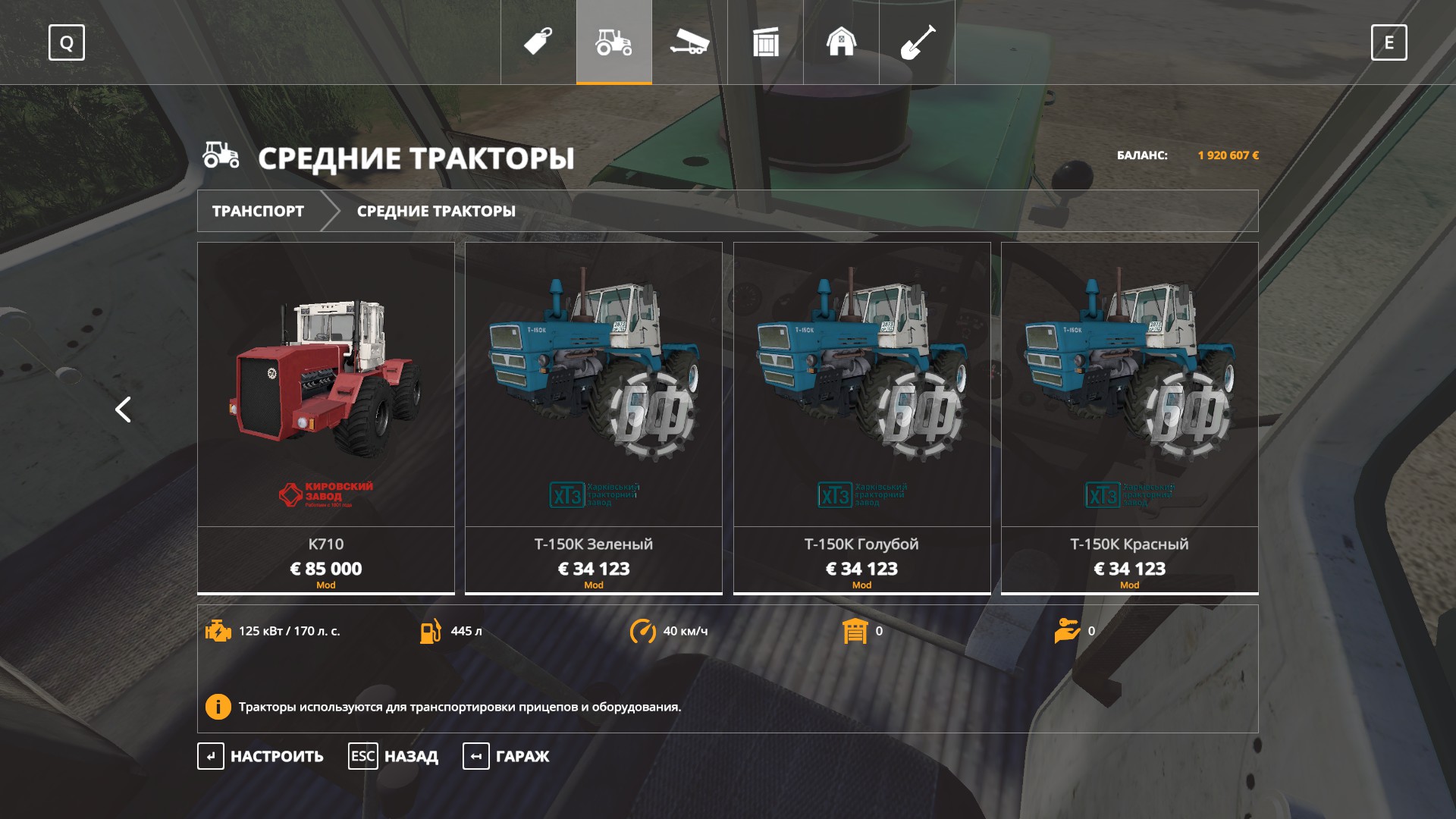Select the K710 tractor card

[326, 417]
